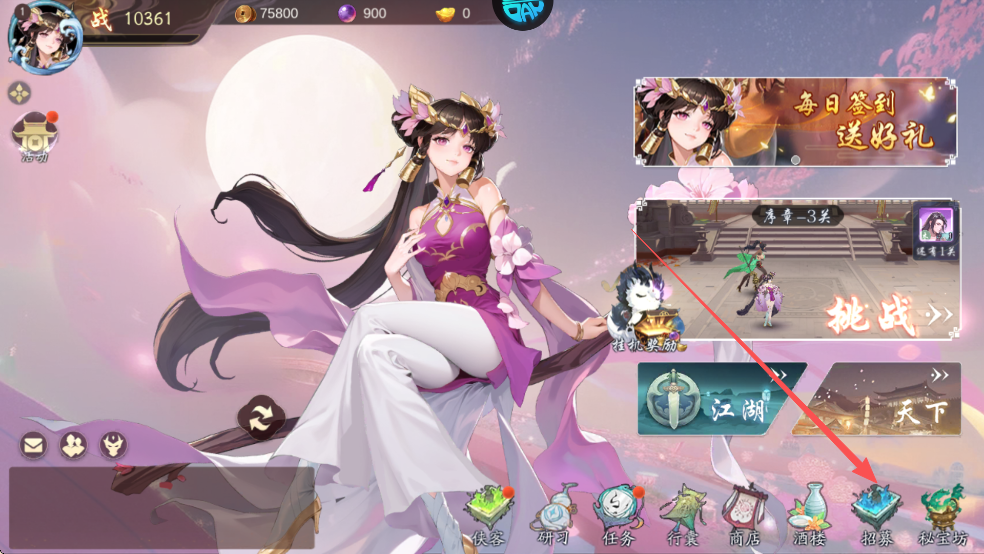Open the daily sign-in gift banner
Viewport: 984px width, 554px height.
click(796, 122)
